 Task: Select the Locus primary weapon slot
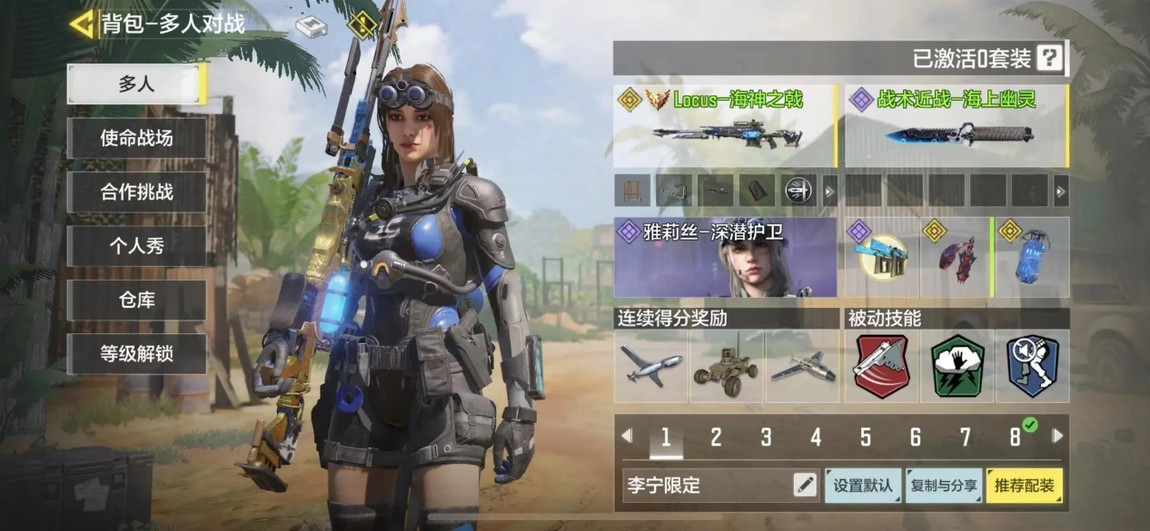725,126
